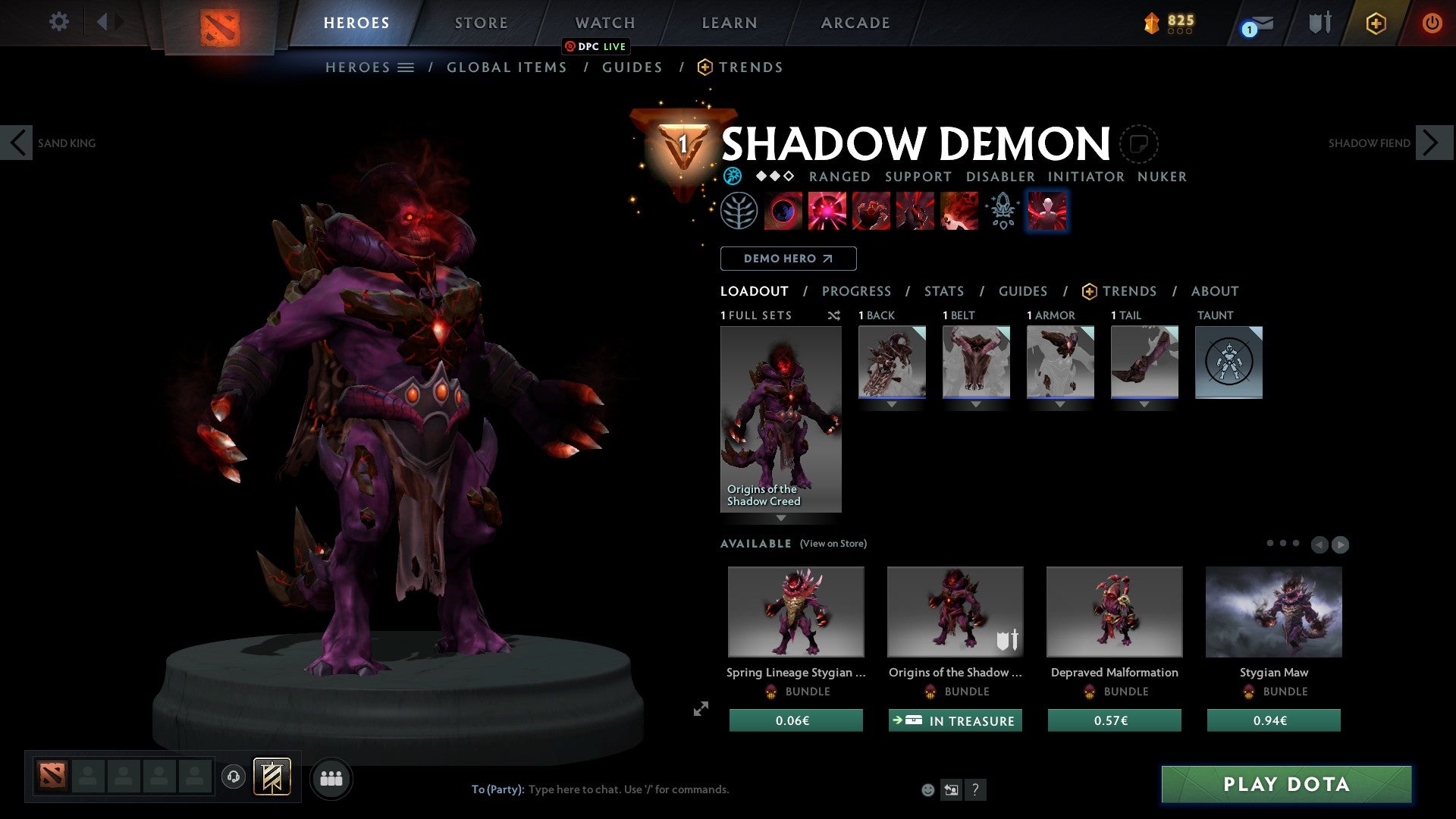Toggle voice chat with the headset icon

[234, 777]
